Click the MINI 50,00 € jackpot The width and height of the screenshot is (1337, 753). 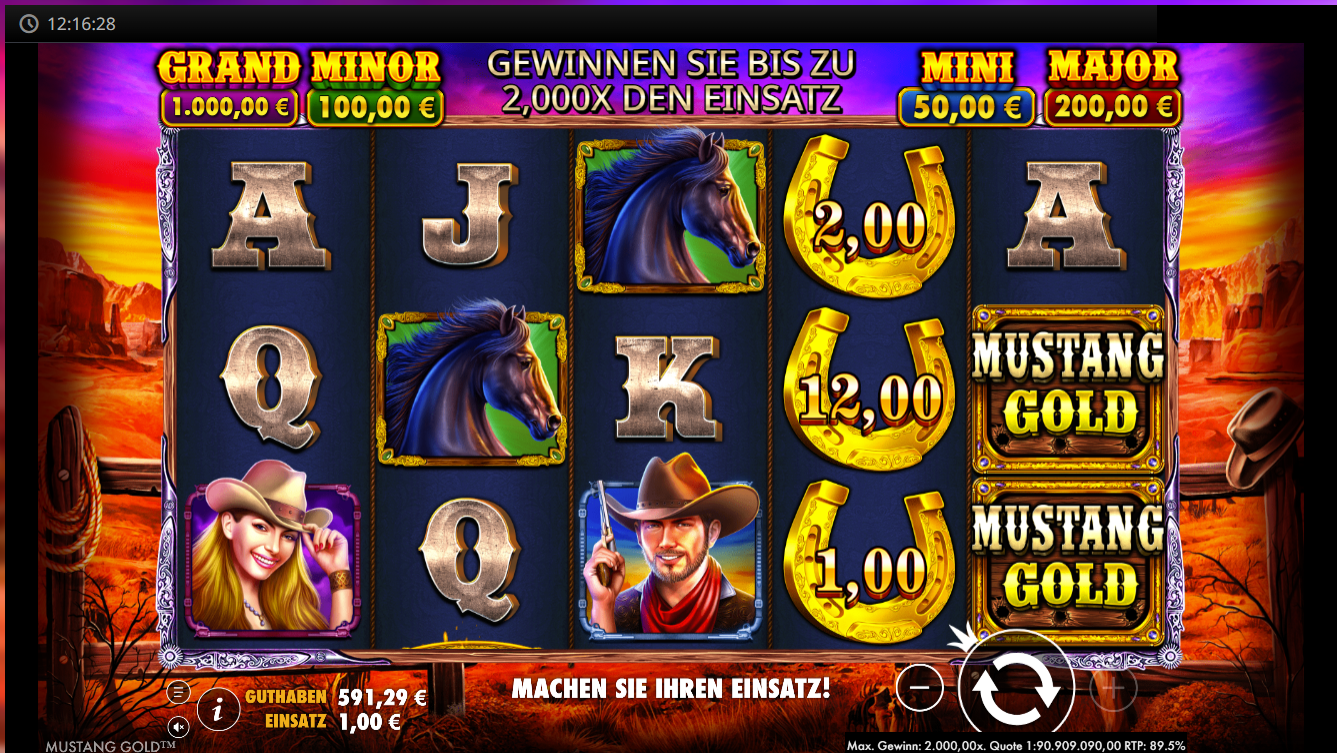point(966,85)
